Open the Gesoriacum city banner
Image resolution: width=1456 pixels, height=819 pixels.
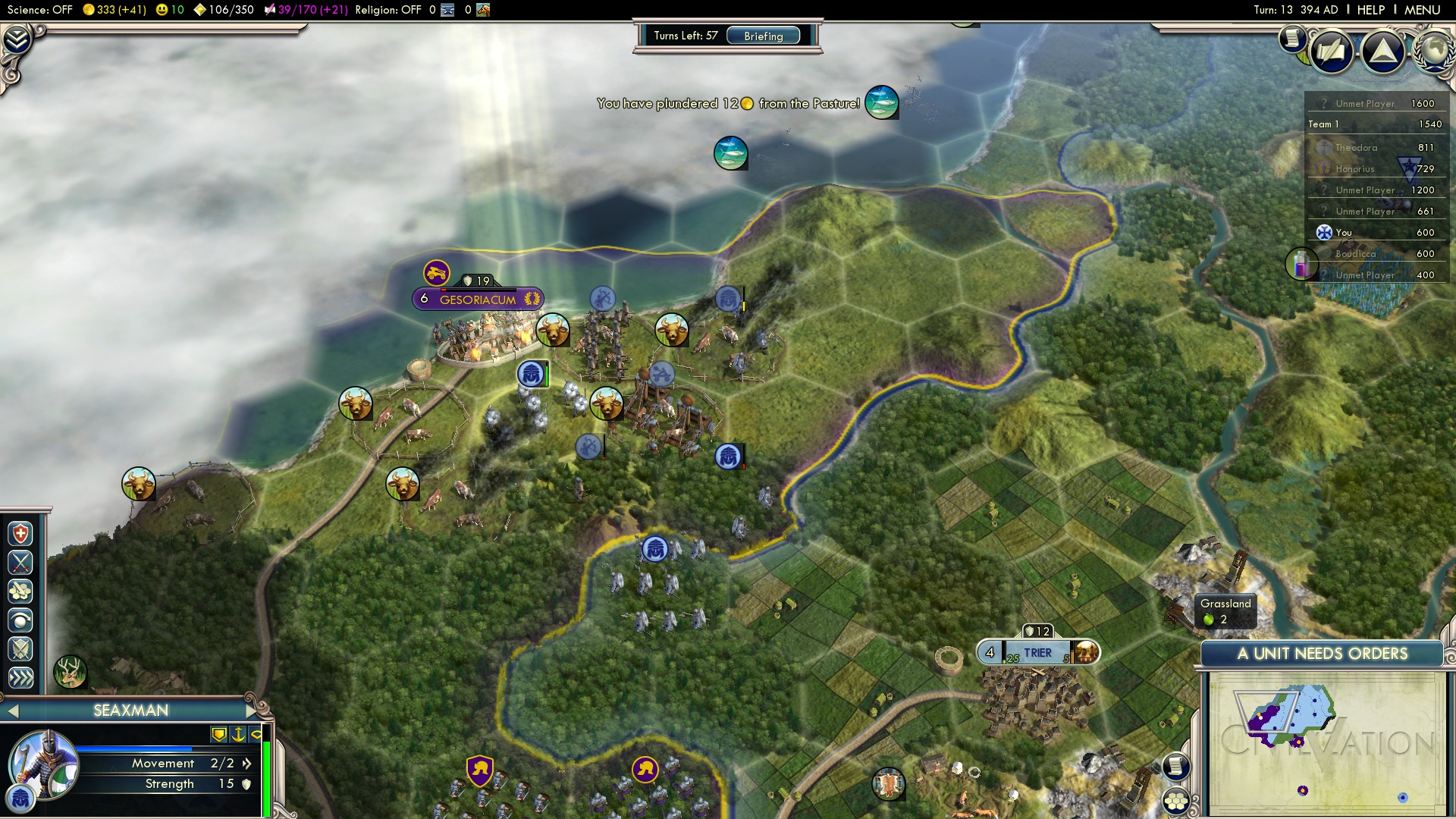click(478, 300)
